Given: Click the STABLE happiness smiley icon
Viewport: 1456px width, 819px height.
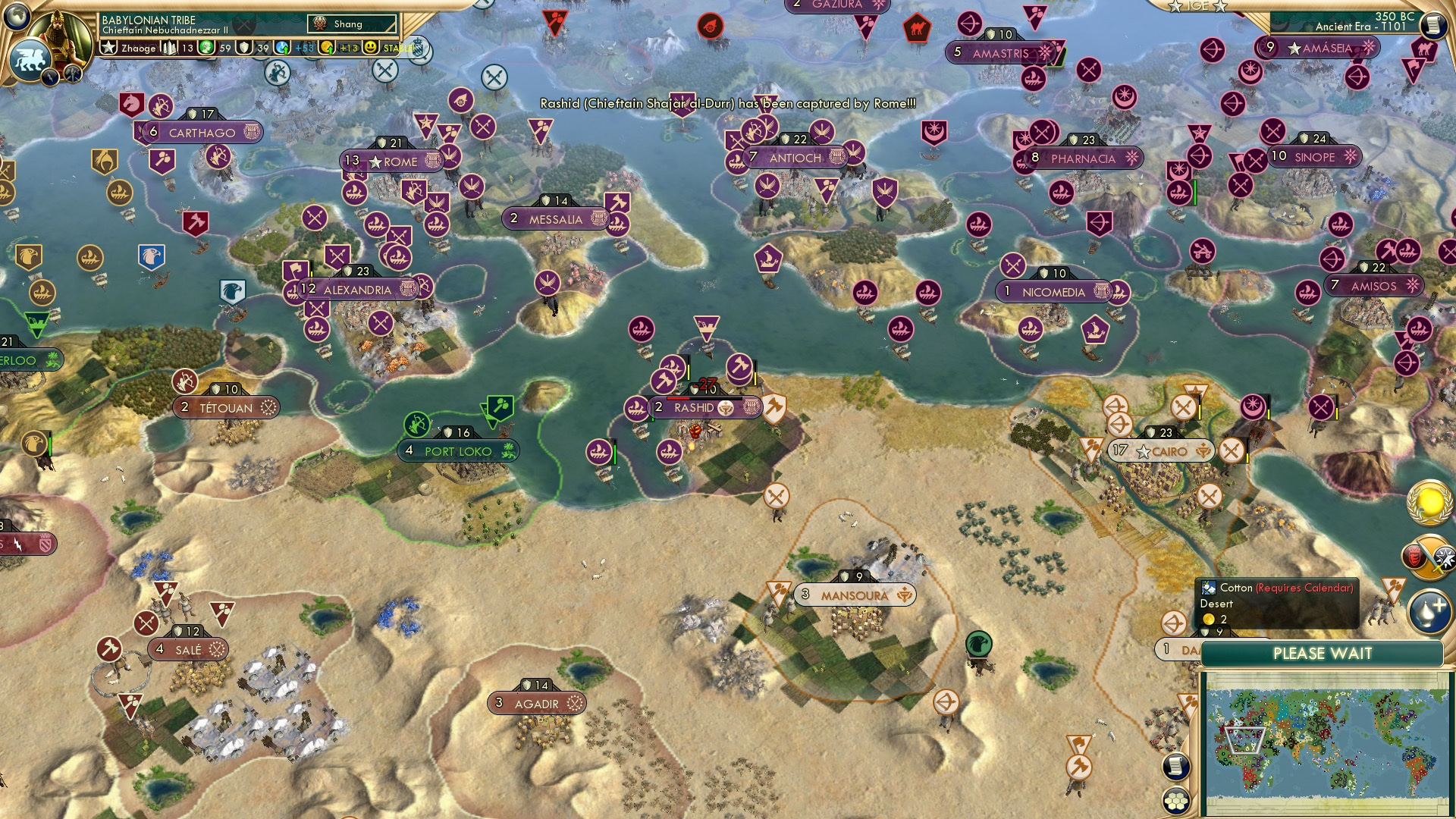Looking at the screenshot, I should 371,48.
